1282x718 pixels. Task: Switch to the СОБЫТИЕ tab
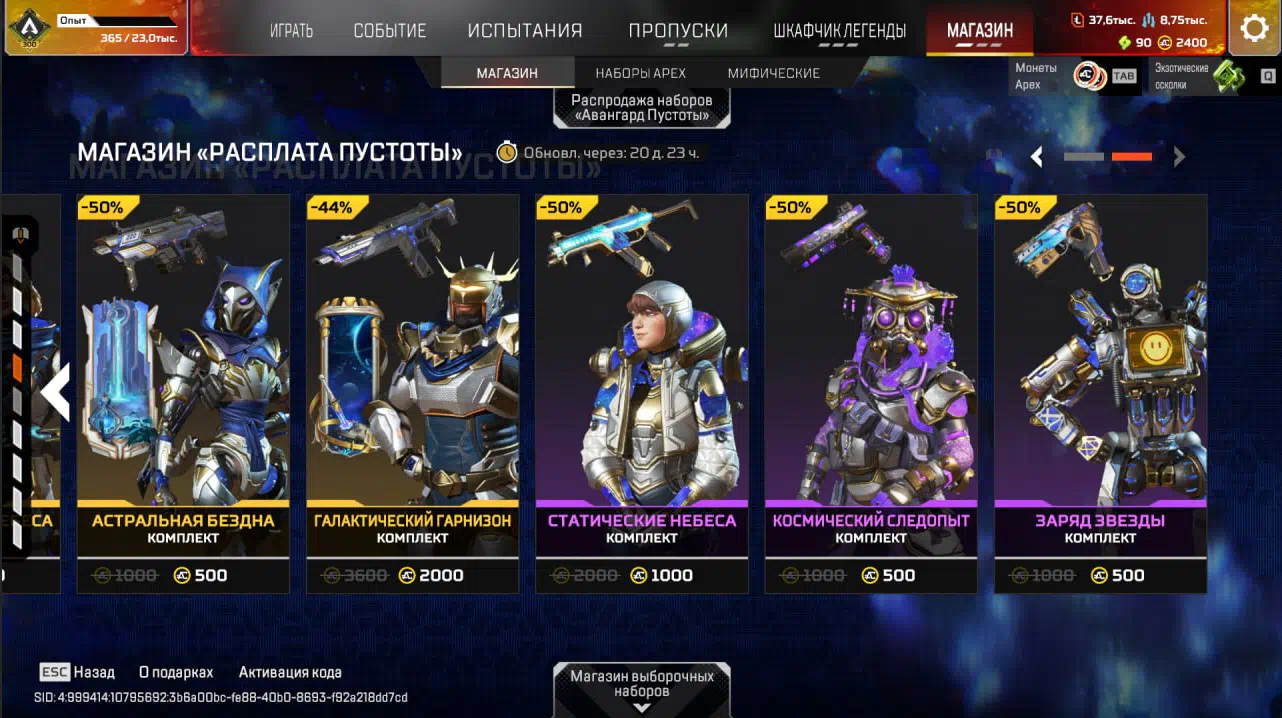pyautogui.click(x=390, y=31)
